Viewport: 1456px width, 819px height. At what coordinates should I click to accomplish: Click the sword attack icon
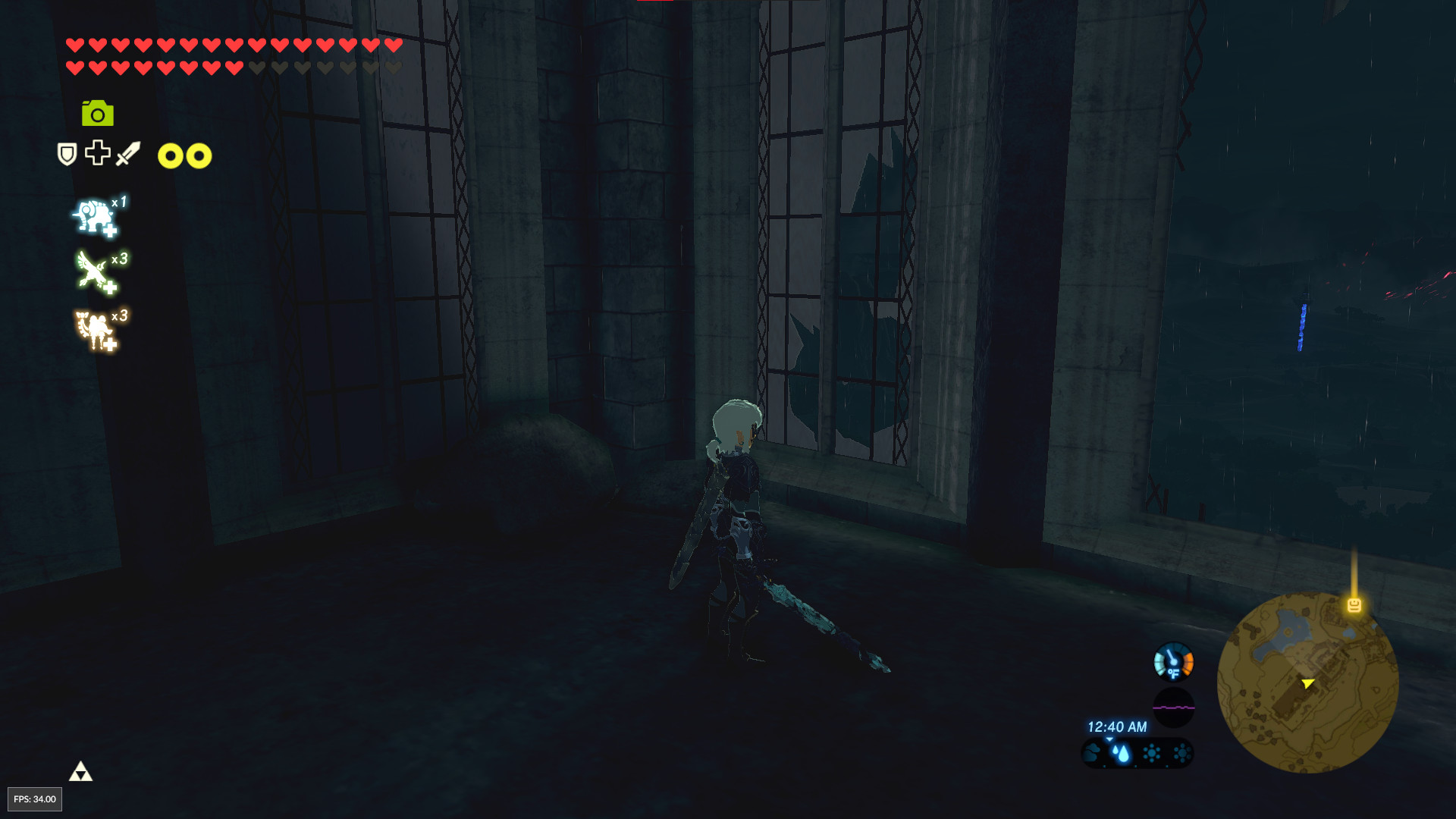pos(127,154)
